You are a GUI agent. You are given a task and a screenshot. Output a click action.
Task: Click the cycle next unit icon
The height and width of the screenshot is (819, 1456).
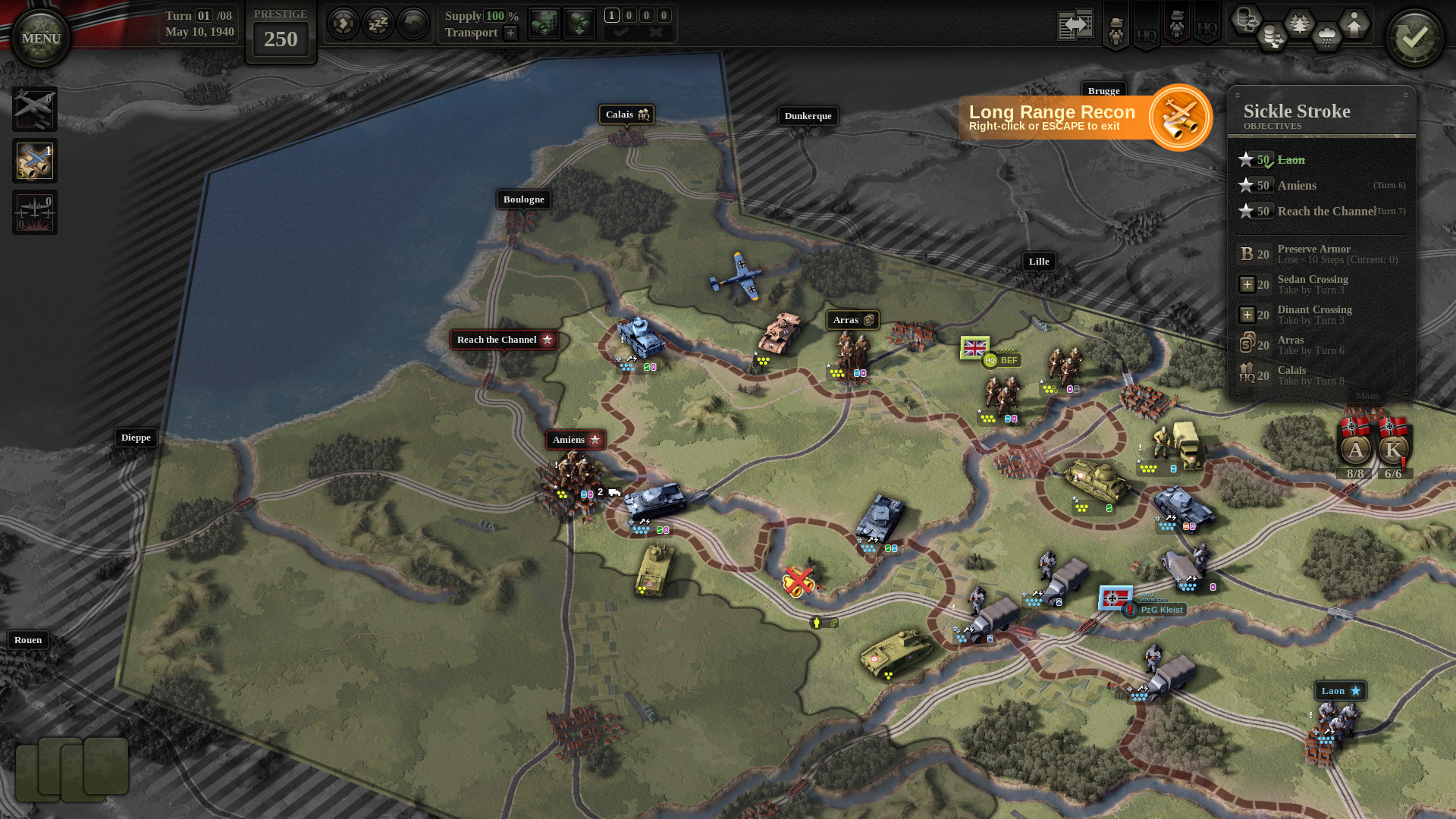tap(344, 24)
